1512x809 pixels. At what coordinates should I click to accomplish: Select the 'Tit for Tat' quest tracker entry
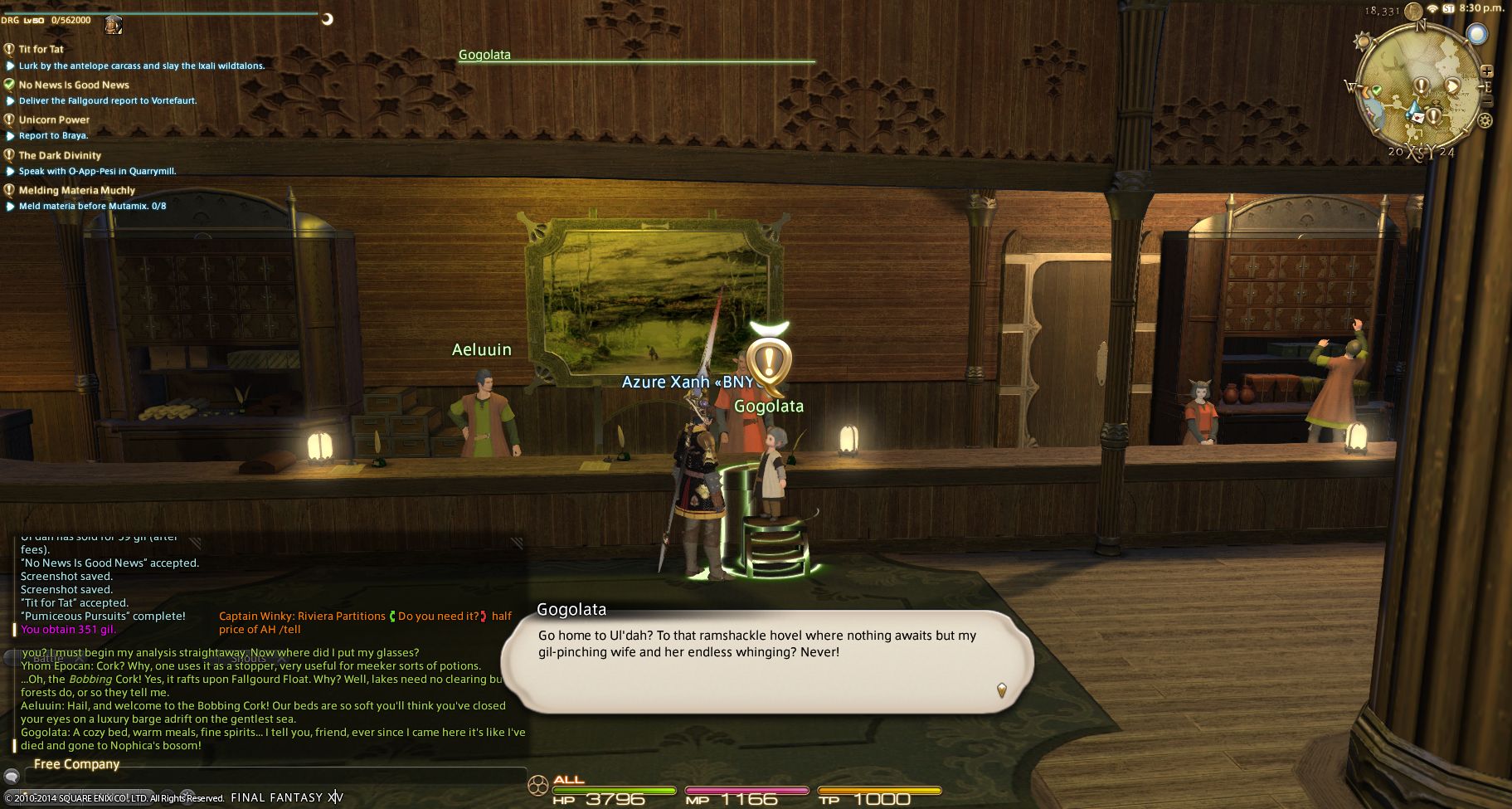pyautogui.click(x=41, y=49)
